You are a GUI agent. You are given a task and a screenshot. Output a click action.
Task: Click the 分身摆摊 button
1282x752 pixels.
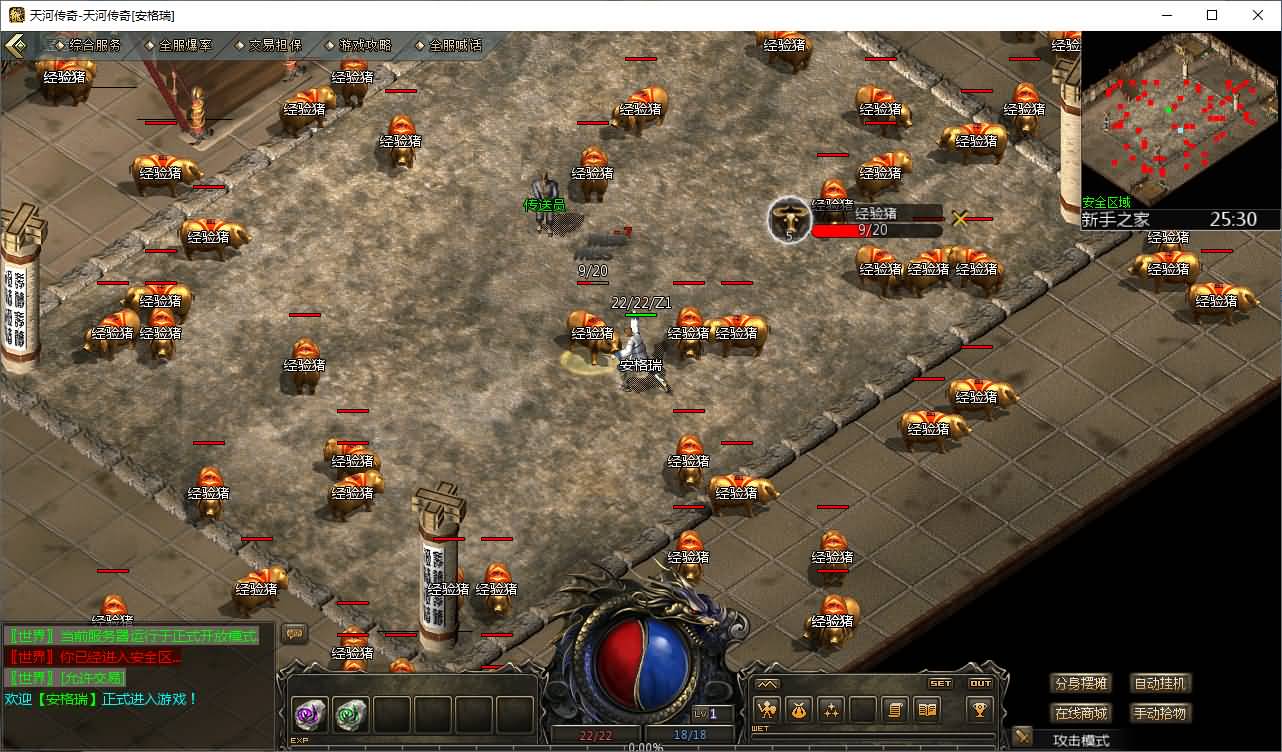(1081, 684)
